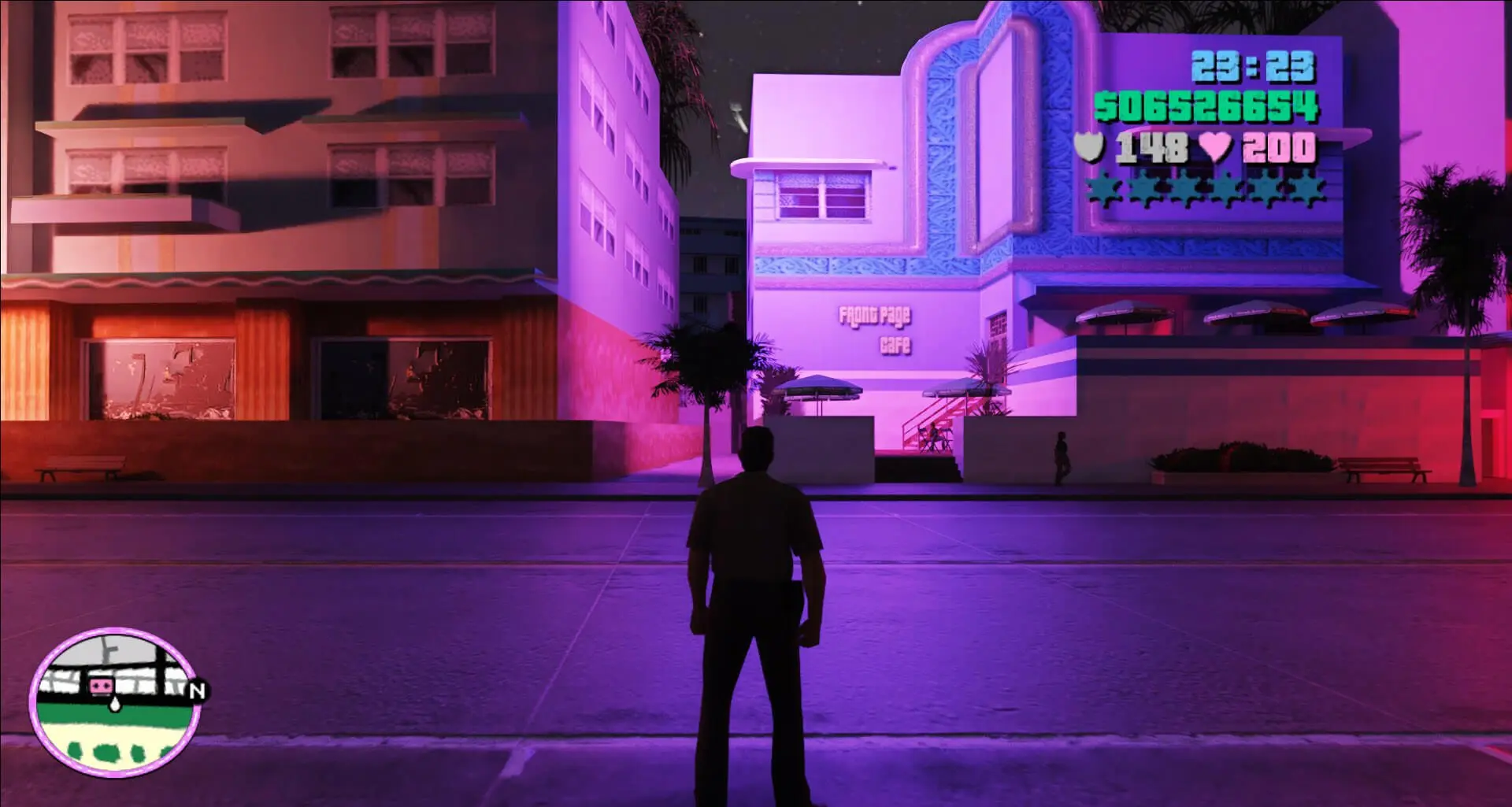Screen dimensions: 1512x807
Task: Click the pink cafe umbrella
Action: pyautogui.click(x=819, y=386)
